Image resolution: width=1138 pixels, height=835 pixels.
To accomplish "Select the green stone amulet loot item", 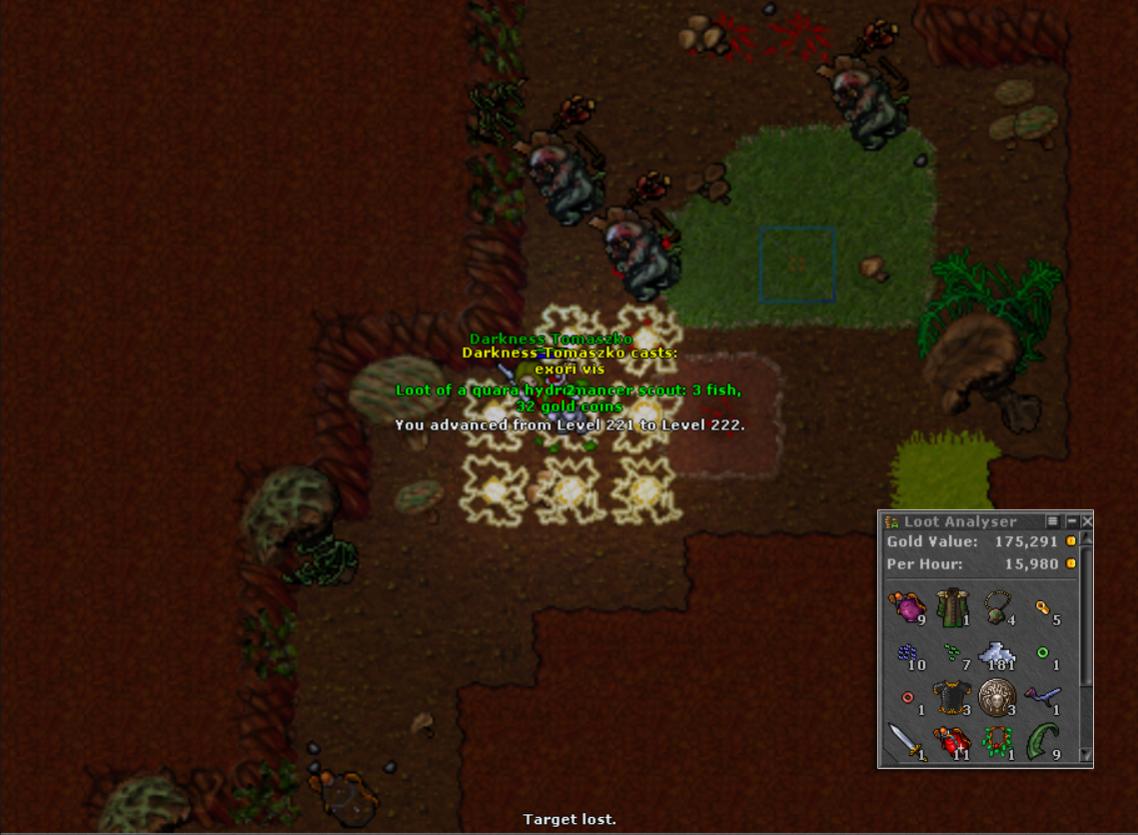I will [x=998, y=607].
